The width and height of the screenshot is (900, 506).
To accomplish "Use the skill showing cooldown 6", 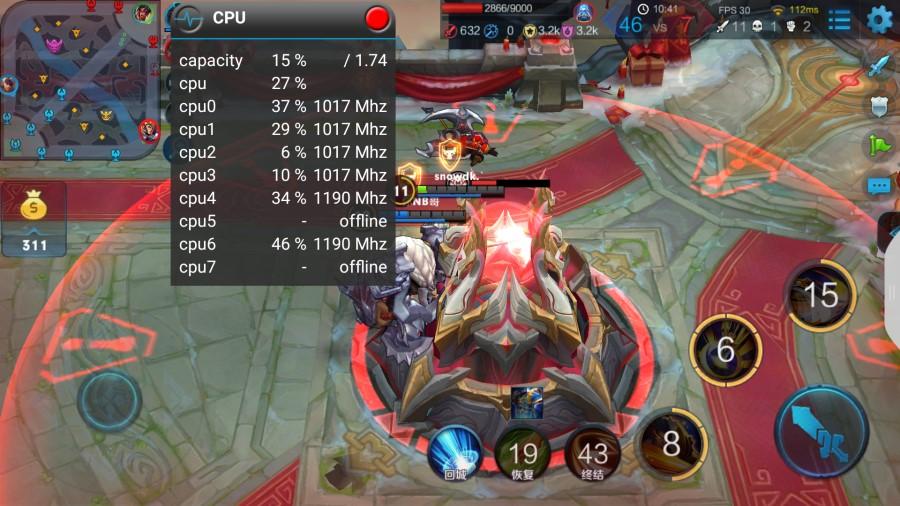I will tap(726, 349).
